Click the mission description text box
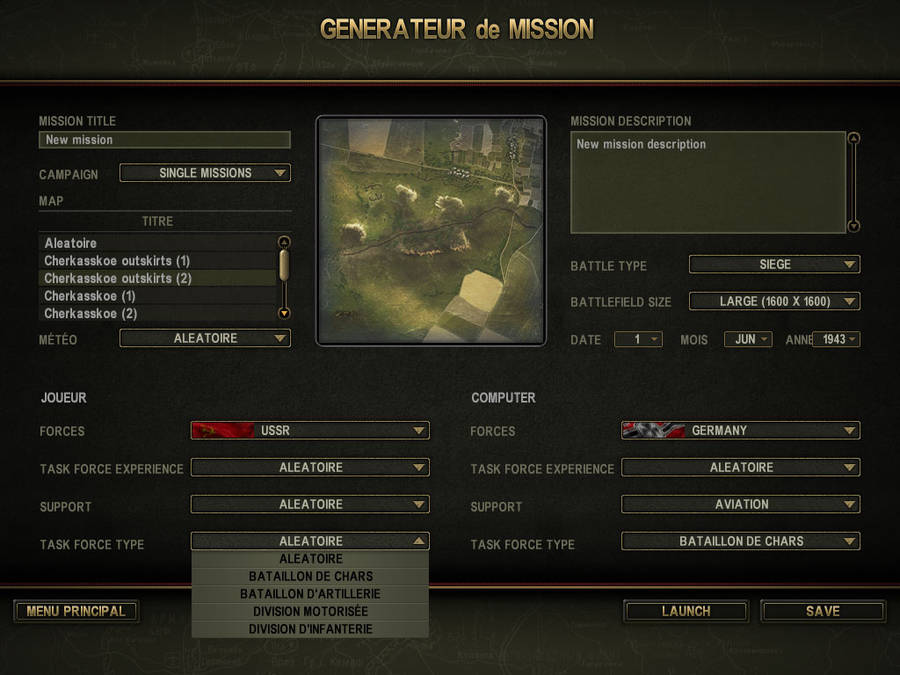This screenshot has width=900, height=675. (708, 182)
